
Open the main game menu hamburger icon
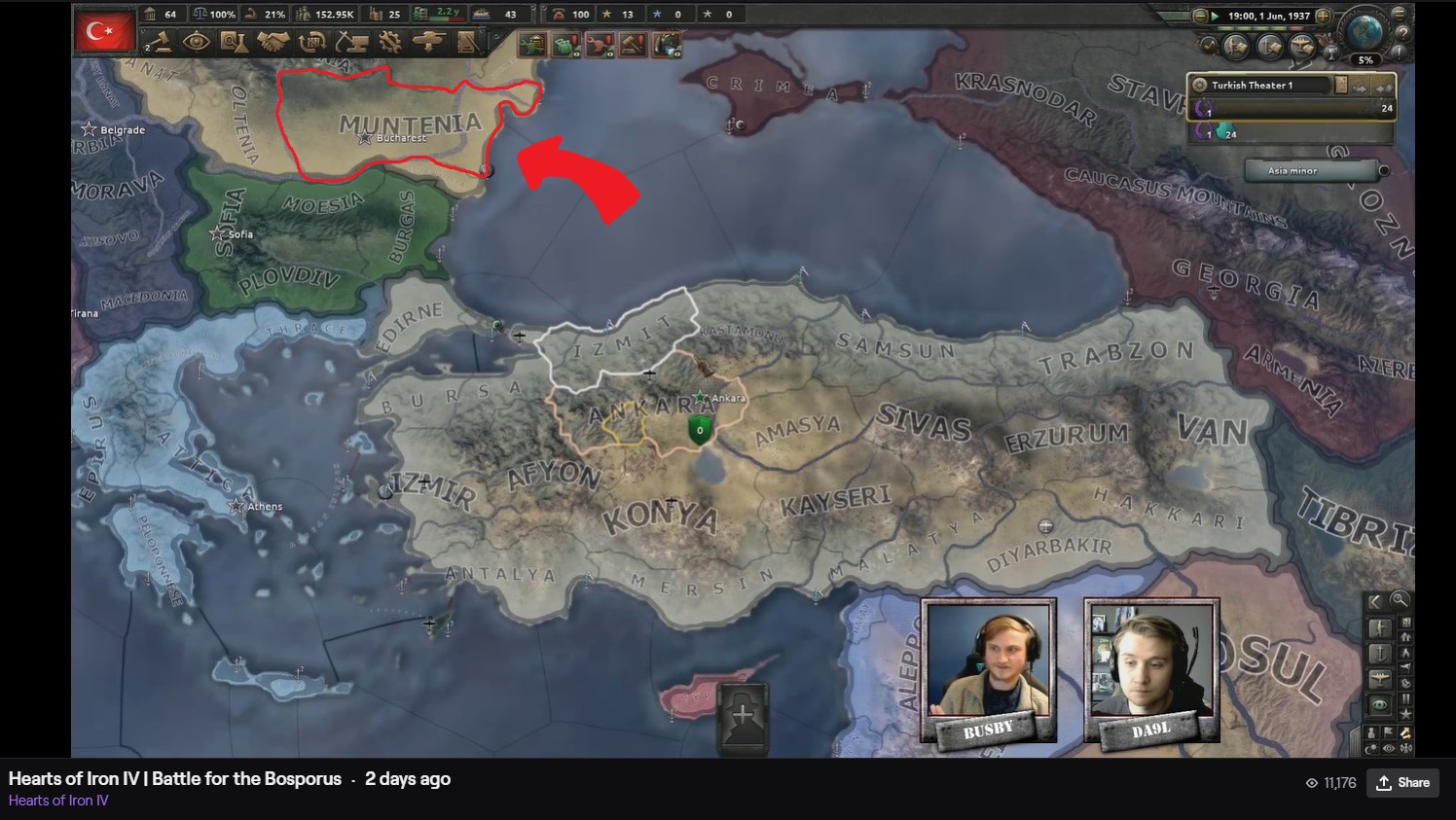[1400, 15]
